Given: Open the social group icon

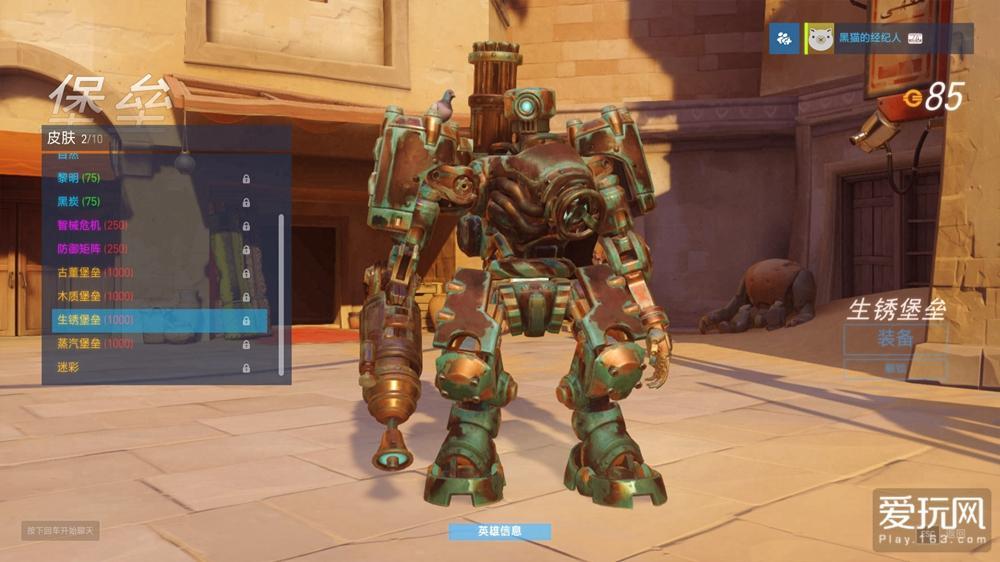Looking at the screenshot, I should (785, 39).
